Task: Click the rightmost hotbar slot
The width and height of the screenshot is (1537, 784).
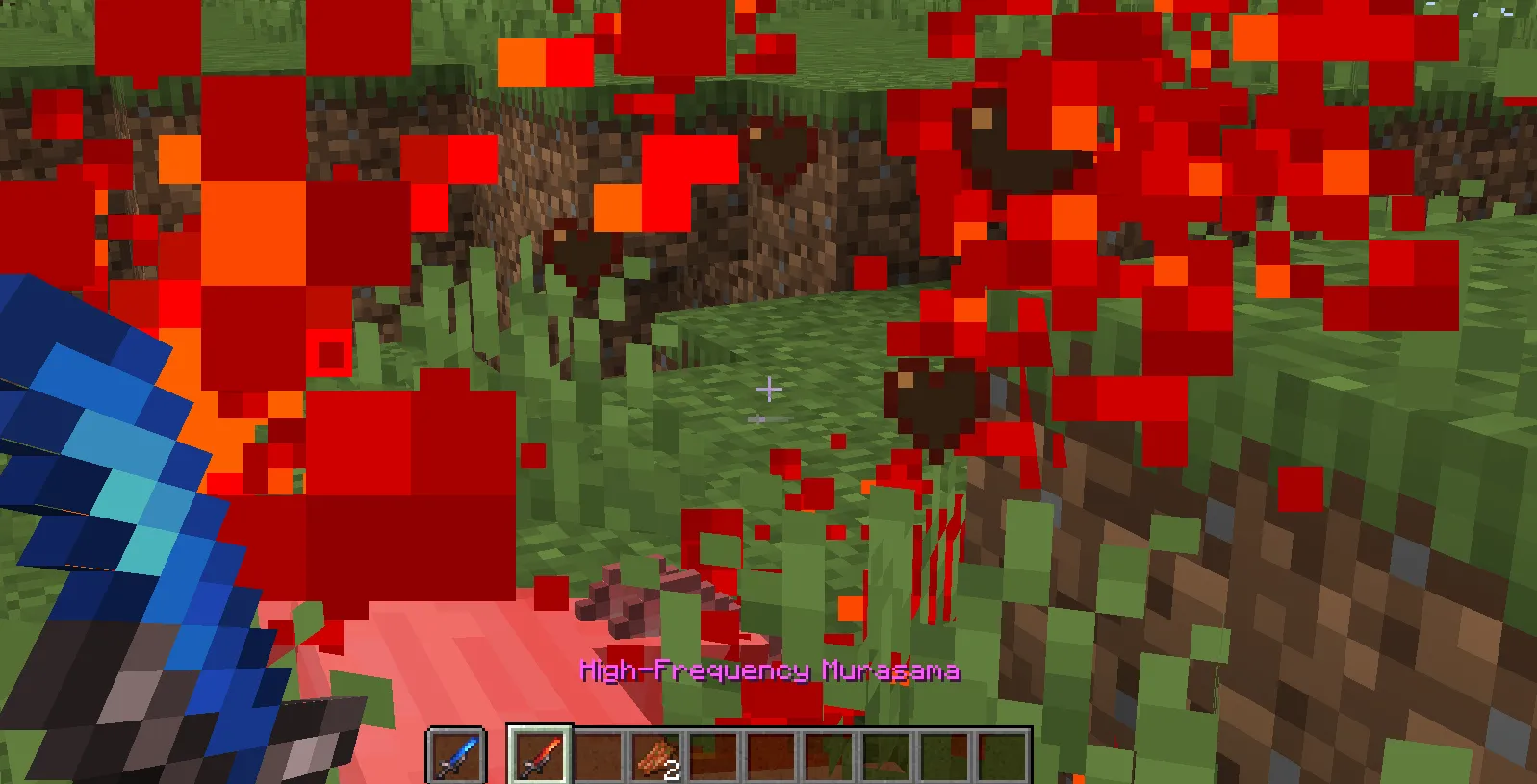Action: tap(998, 756)
